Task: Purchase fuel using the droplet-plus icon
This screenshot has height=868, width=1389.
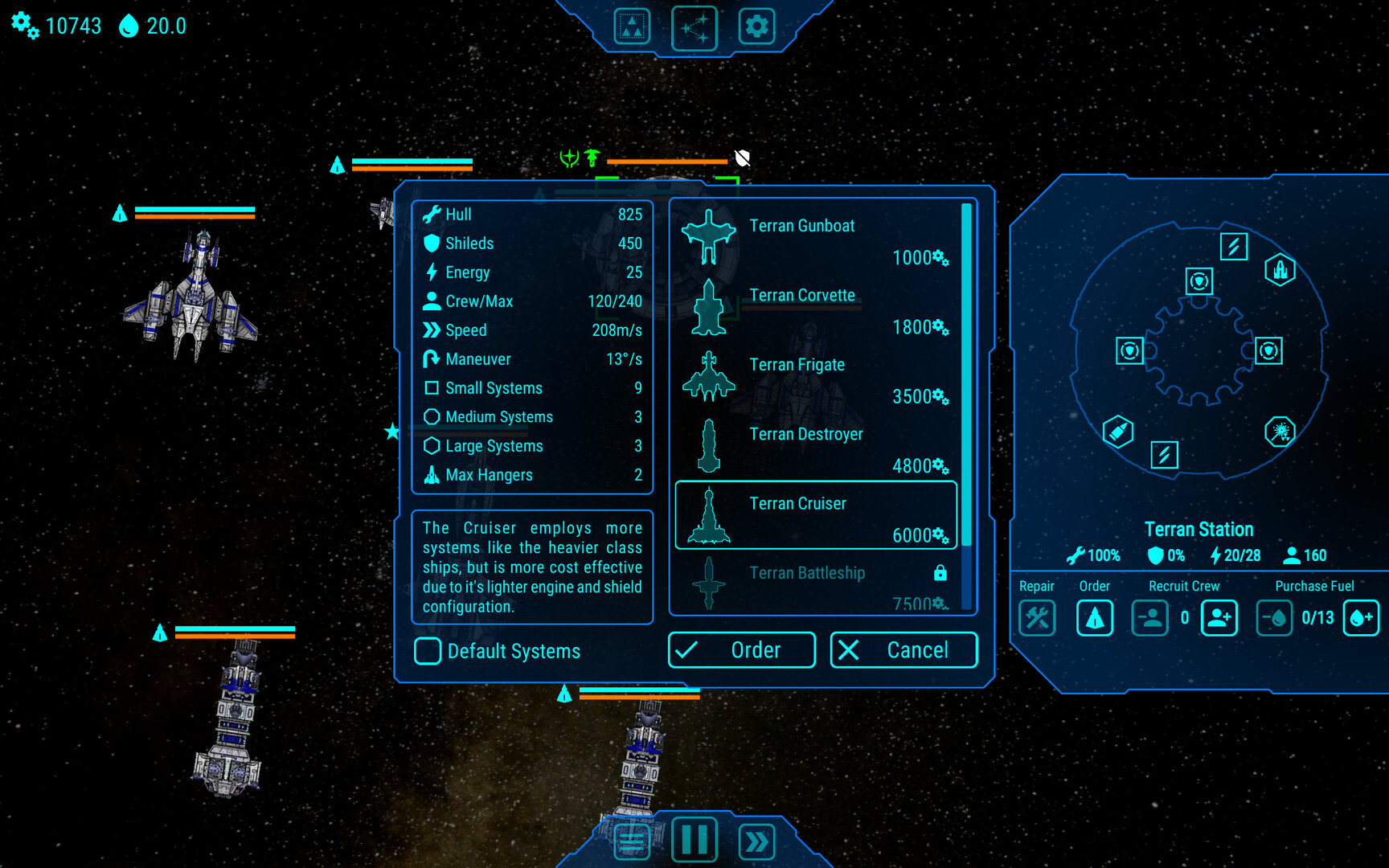Action: pos(1362,618)
